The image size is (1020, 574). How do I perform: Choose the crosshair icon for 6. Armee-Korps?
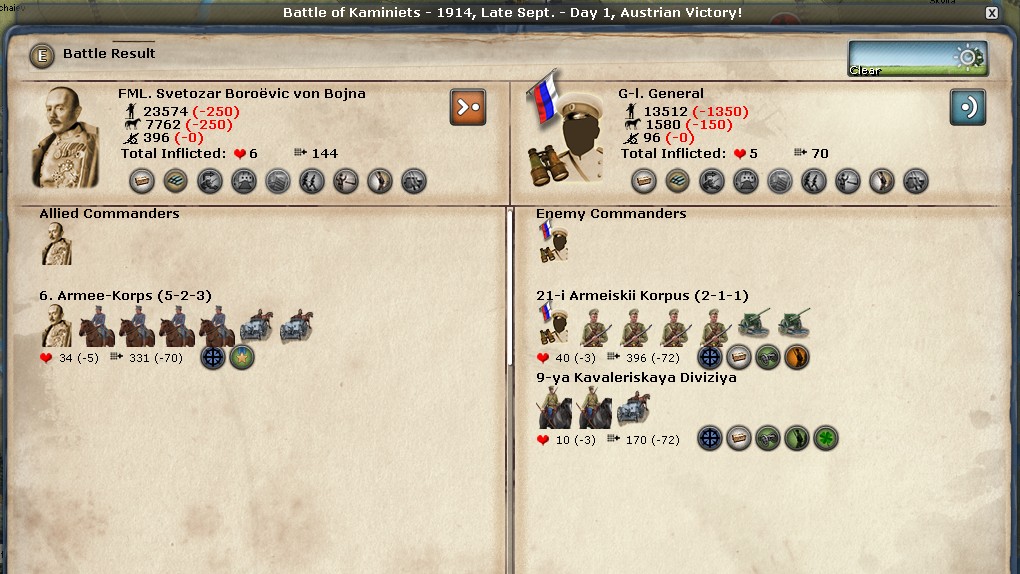[x=213, y=357]
